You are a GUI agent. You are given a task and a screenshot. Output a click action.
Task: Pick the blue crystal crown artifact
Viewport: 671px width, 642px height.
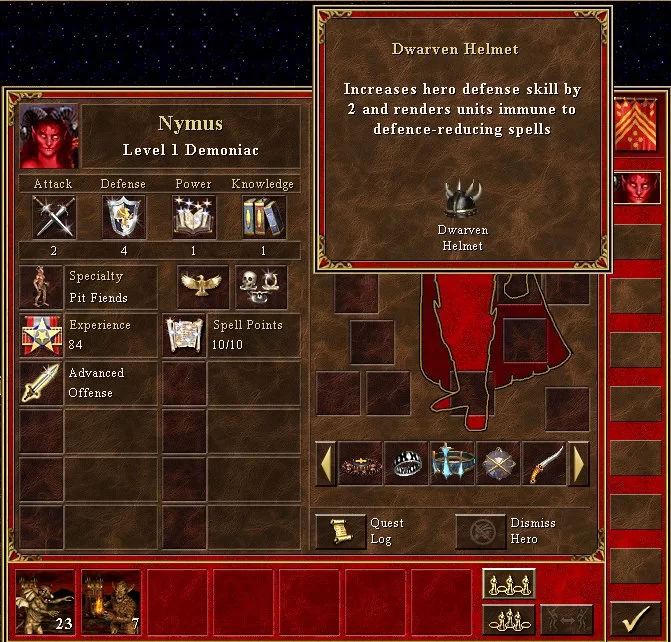coord(452,464)
